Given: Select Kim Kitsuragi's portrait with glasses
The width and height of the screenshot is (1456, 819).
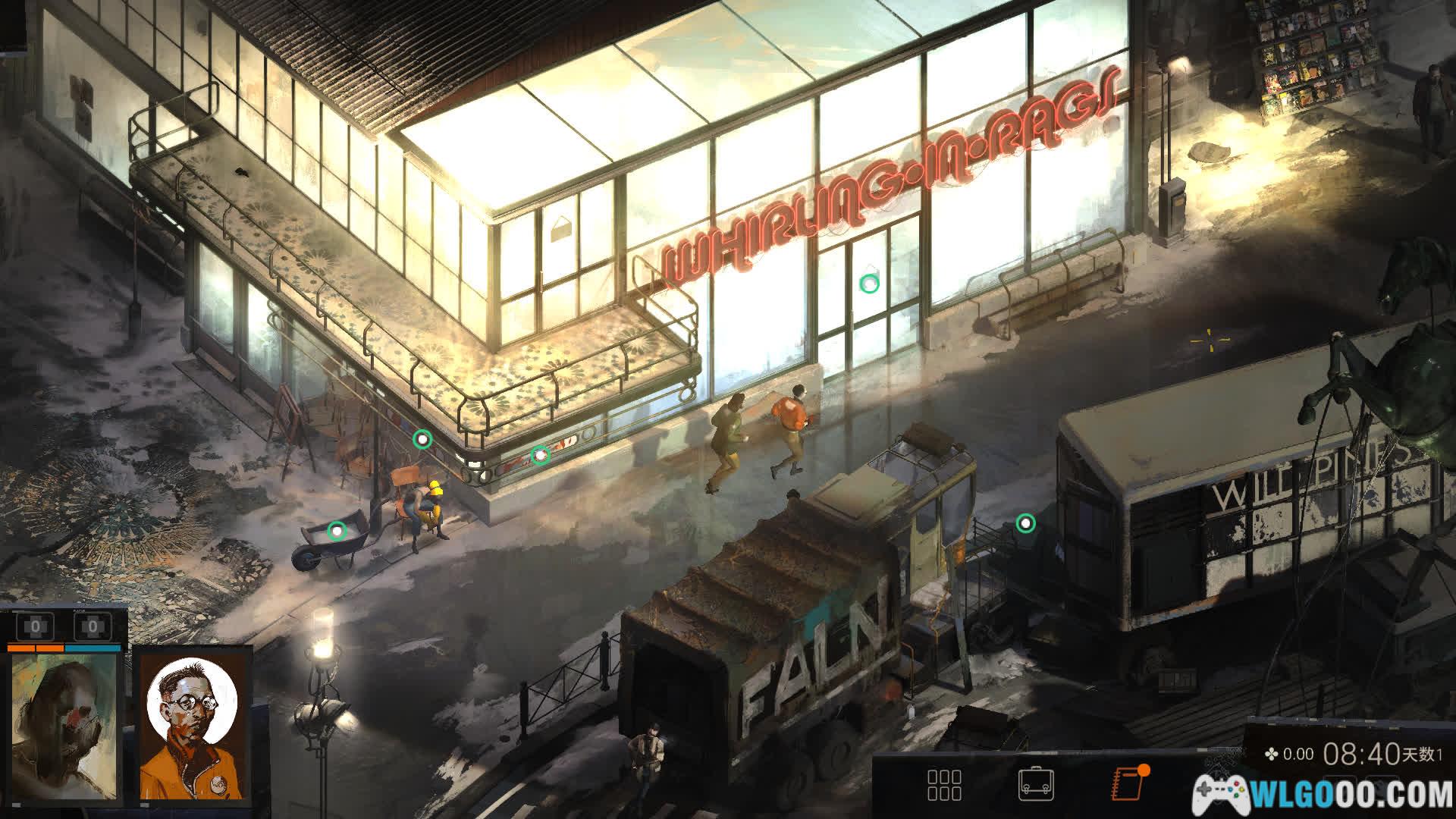Looking at the screenshot, I should 192,726.
